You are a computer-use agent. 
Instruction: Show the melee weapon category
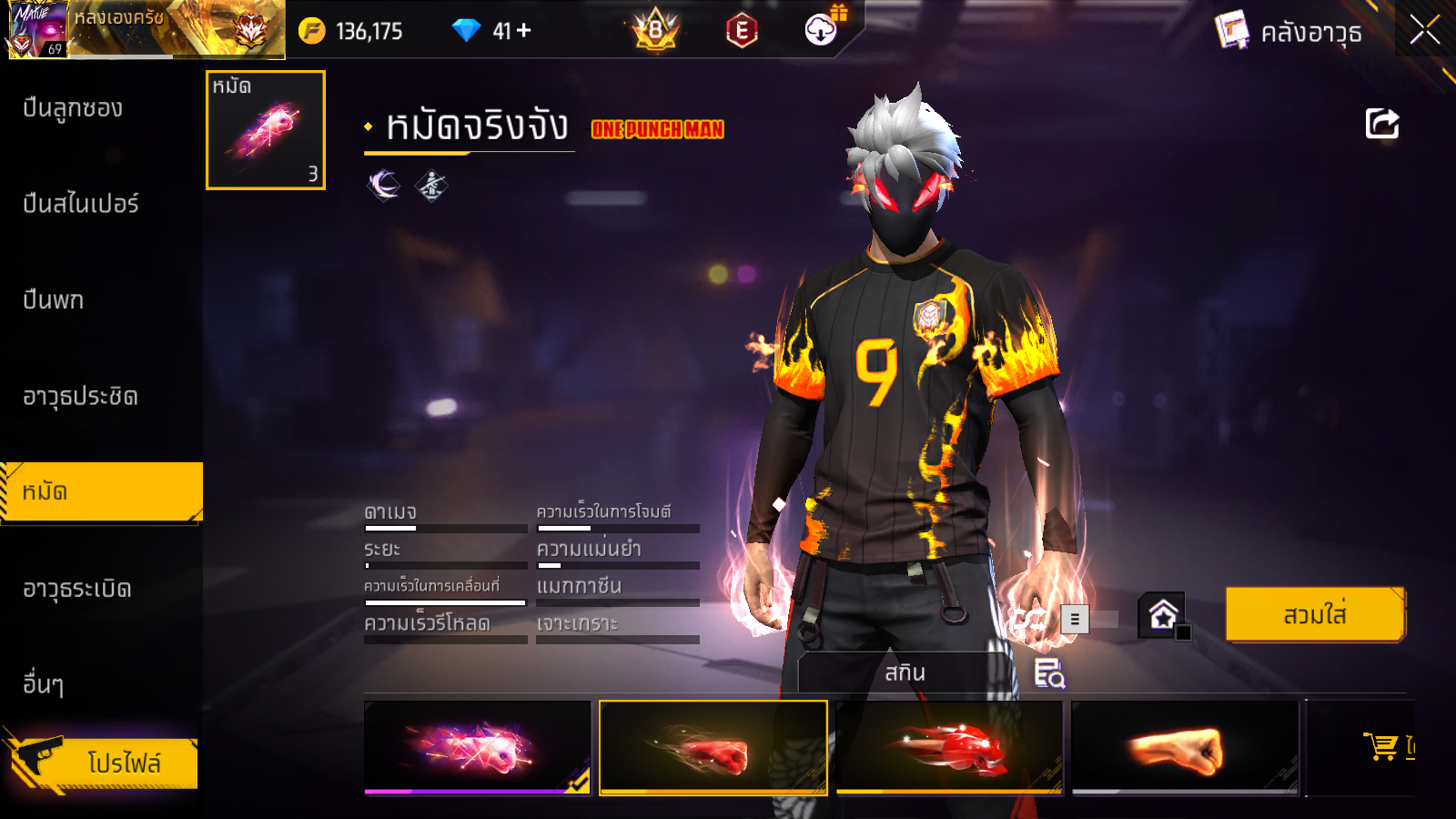click(x=80, y=397)
